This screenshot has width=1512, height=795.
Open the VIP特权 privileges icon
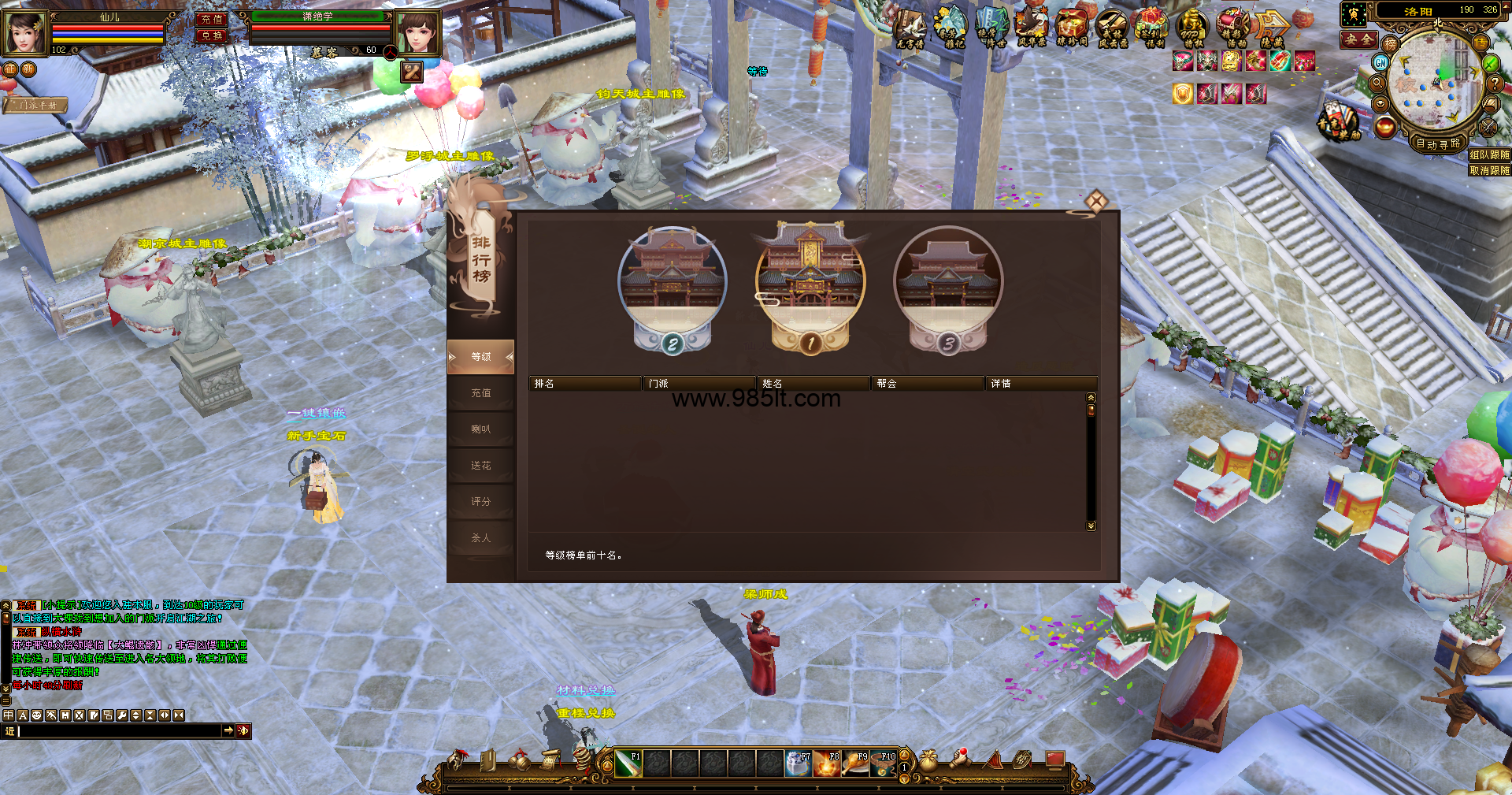pyautogui.click(x=1192, y=29)
